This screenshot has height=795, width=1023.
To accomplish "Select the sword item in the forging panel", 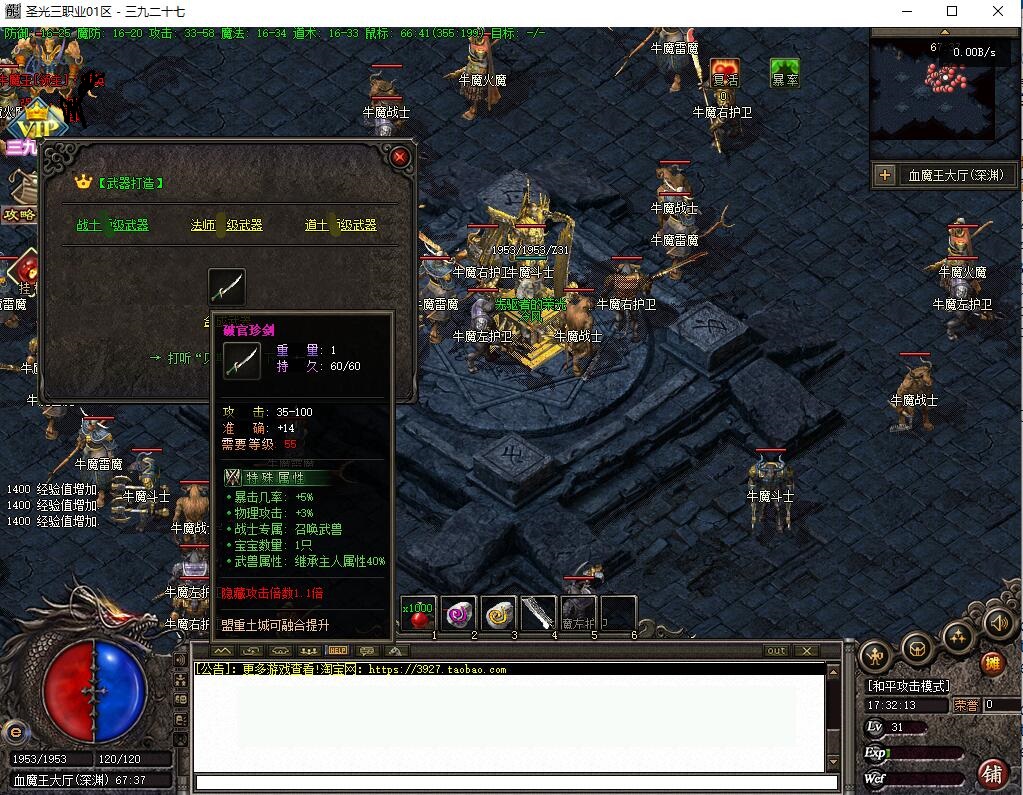I will 226,287.
